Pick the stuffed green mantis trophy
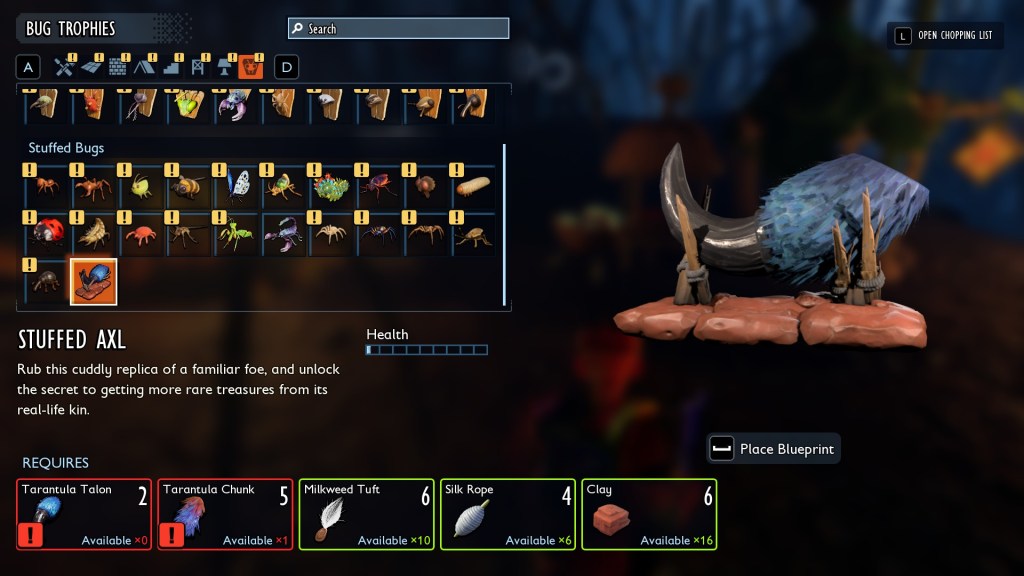The height and width of the screenshot is (576, 1024). [235, 234]
